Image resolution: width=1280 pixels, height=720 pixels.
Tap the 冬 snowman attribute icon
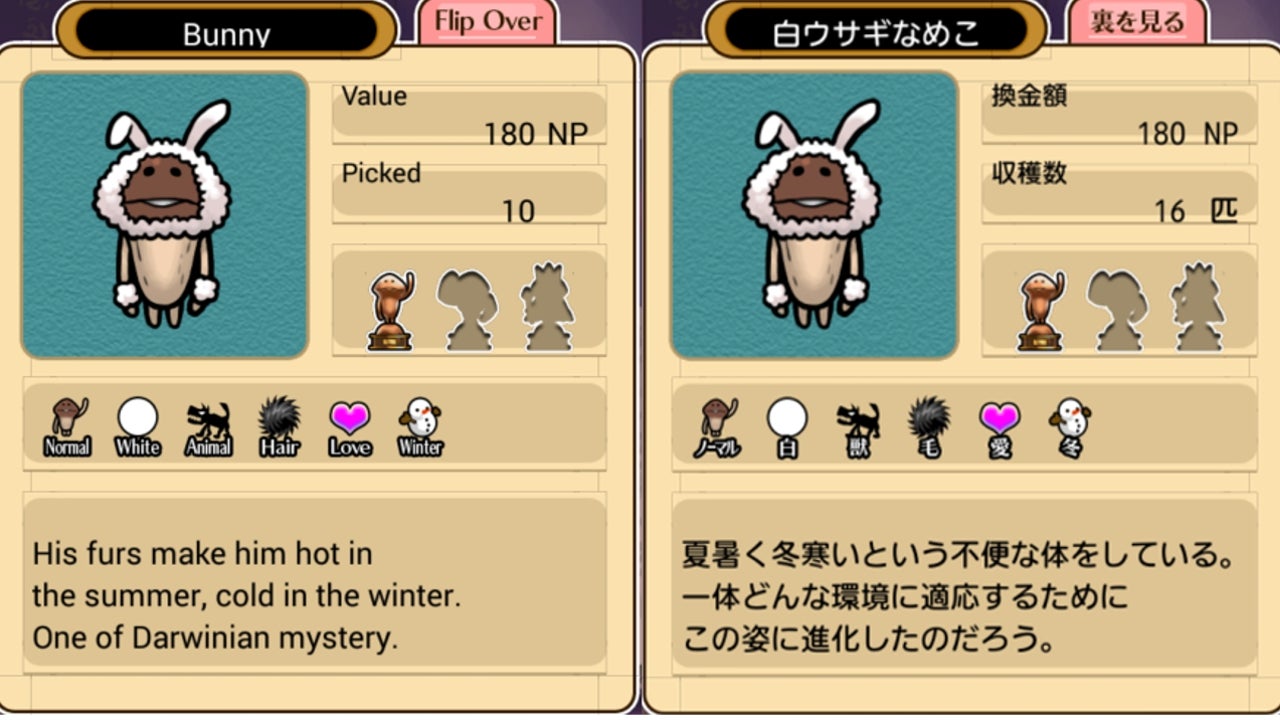pyautogui.click(x=1070, y=427)
